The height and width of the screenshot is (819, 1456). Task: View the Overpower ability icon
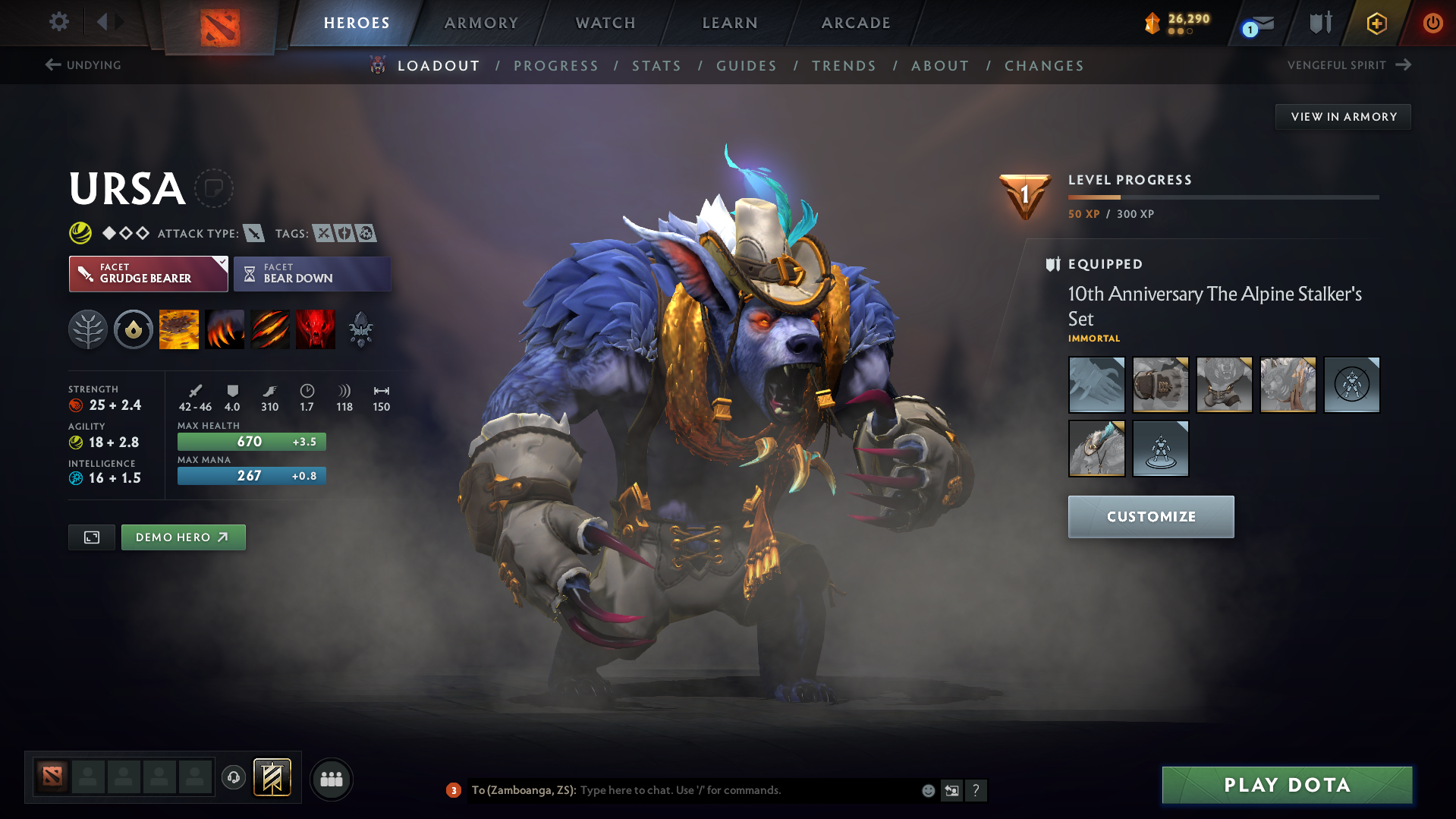225,329
